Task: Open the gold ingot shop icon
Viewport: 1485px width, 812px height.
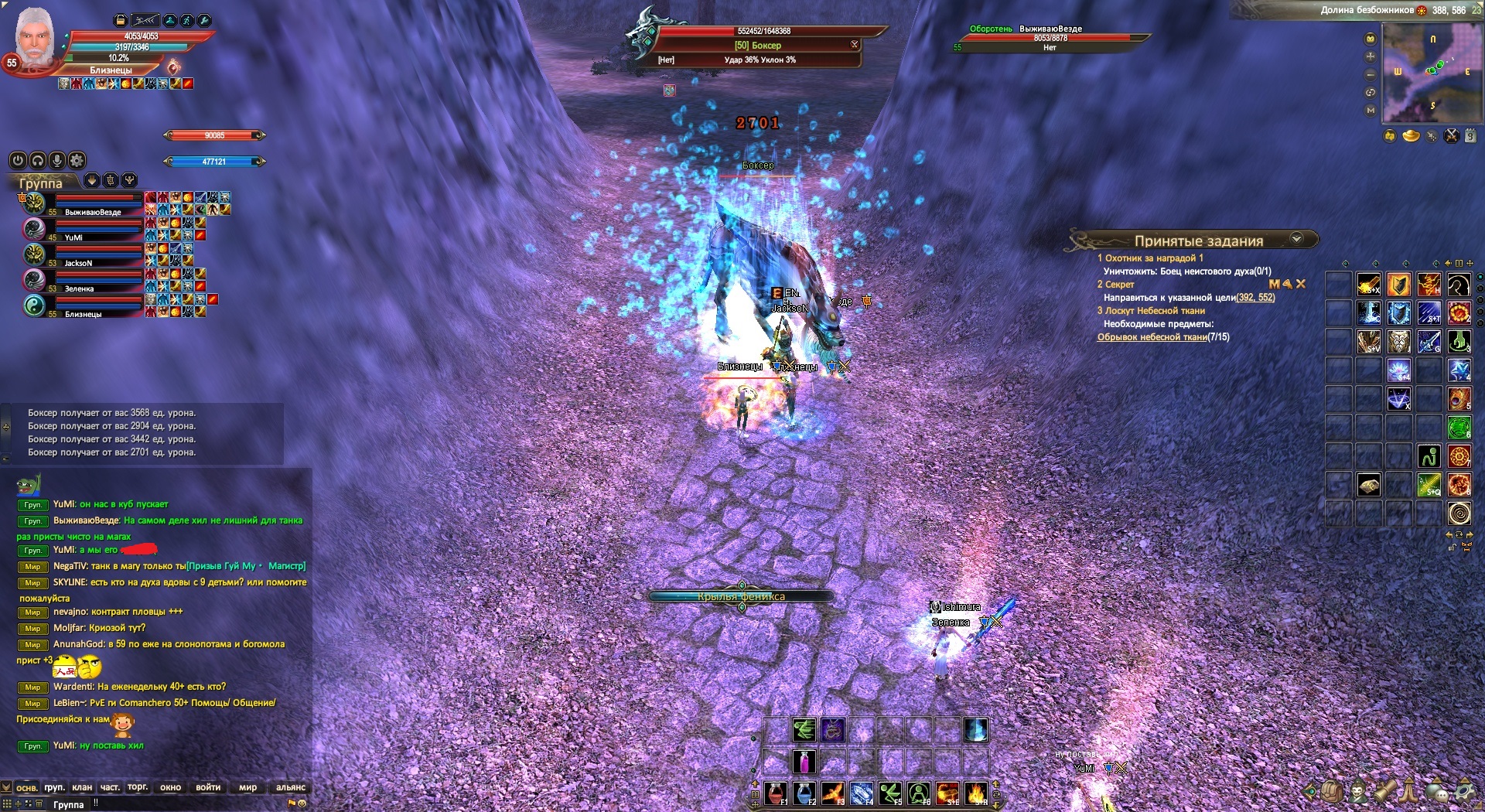Action: tap(1411, 137)
